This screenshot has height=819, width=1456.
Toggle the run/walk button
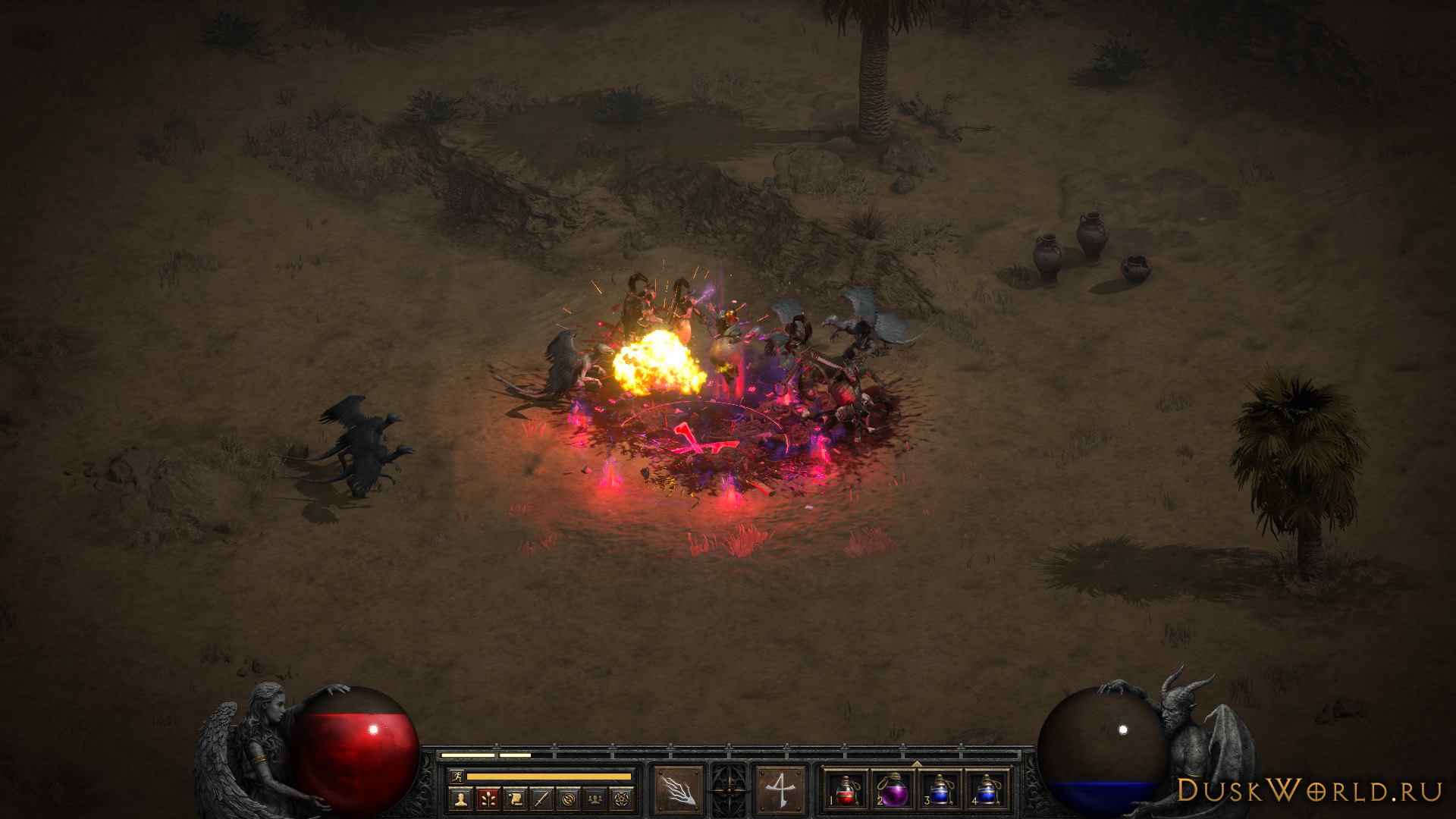(x=457, y=776)
